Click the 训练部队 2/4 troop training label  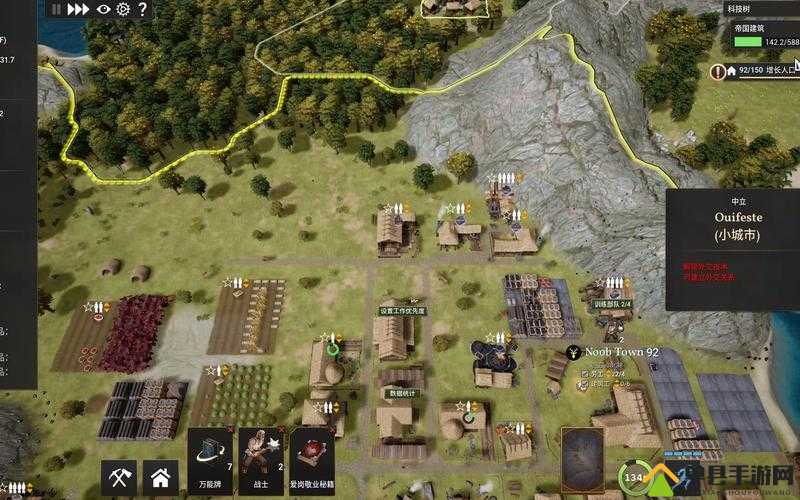(611, 304)
